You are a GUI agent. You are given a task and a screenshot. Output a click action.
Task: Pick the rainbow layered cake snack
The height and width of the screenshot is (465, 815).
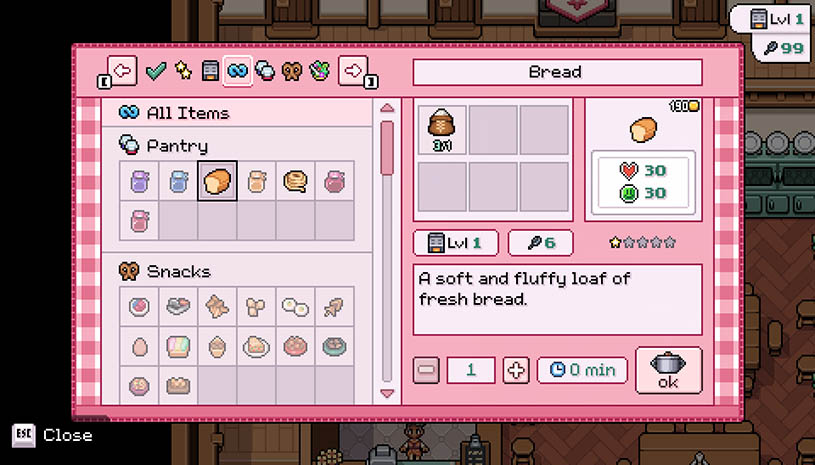coord(178,347)
